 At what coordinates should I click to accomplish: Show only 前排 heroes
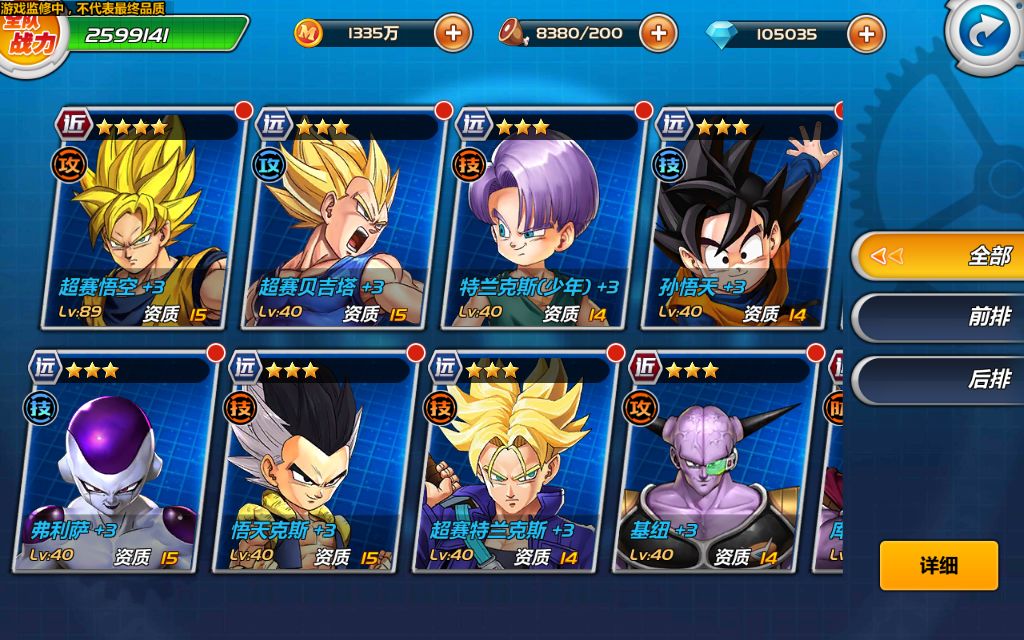coord(937,318)
